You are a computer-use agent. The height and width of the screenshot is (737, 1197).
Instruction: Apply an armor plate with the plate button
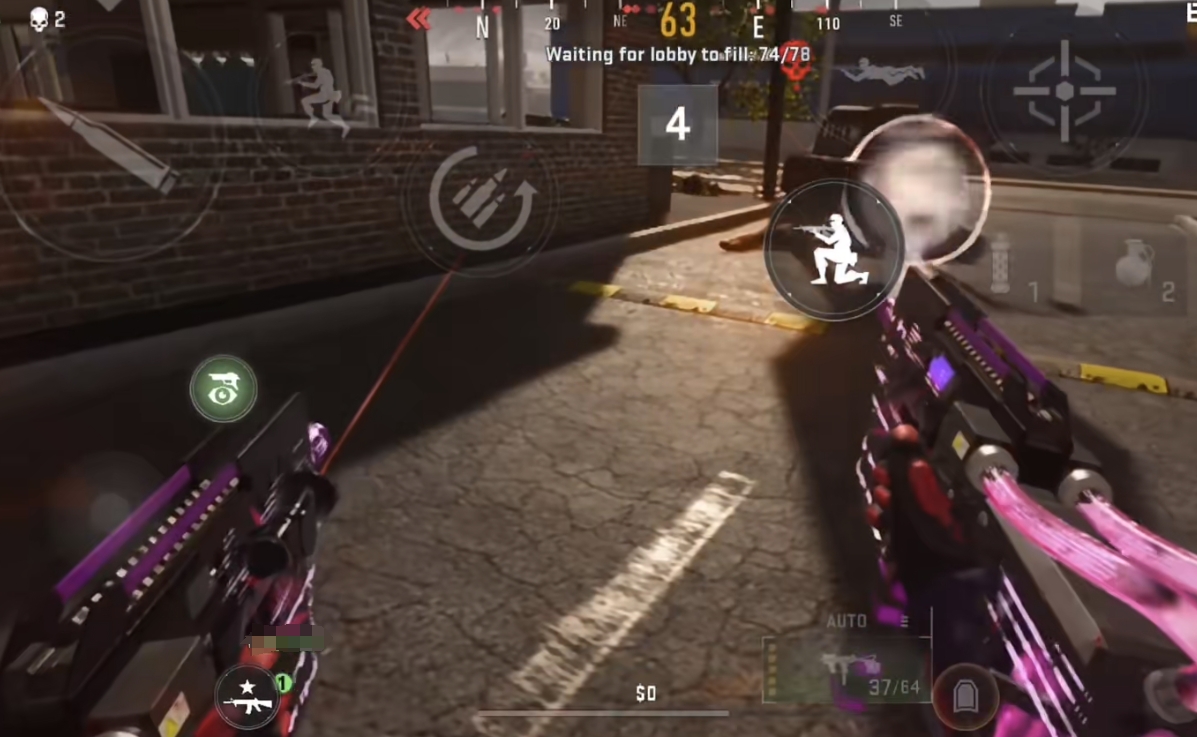click(965, 696)
